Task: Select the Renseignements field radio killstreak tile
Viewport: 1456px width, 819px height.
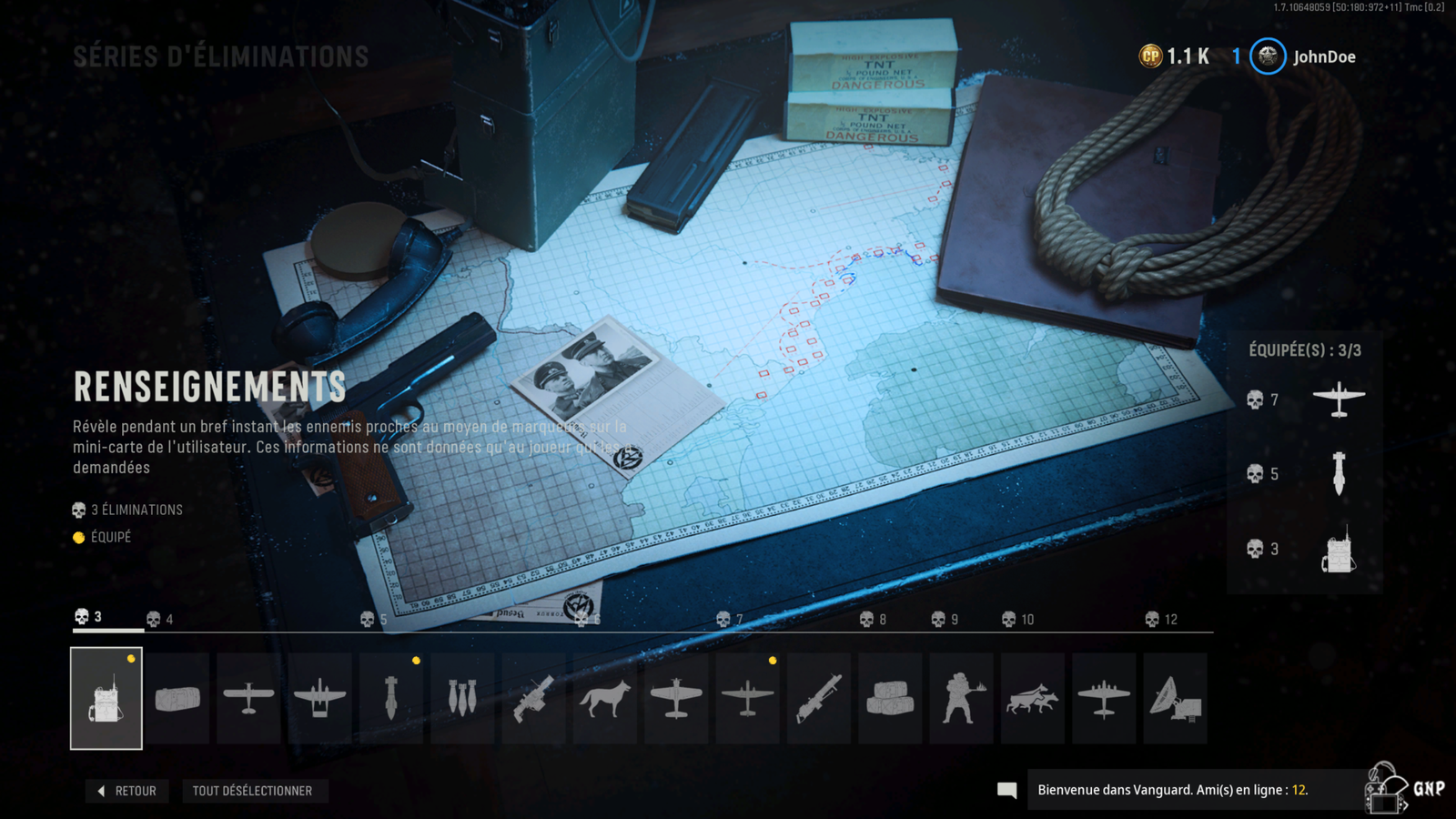Action: (x=106, y=698)
